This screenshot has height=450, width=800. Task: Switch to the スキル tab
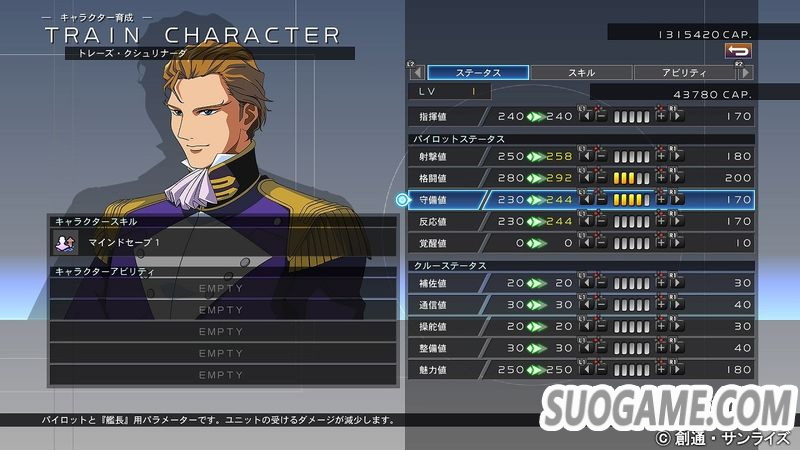tap(581, 73)
